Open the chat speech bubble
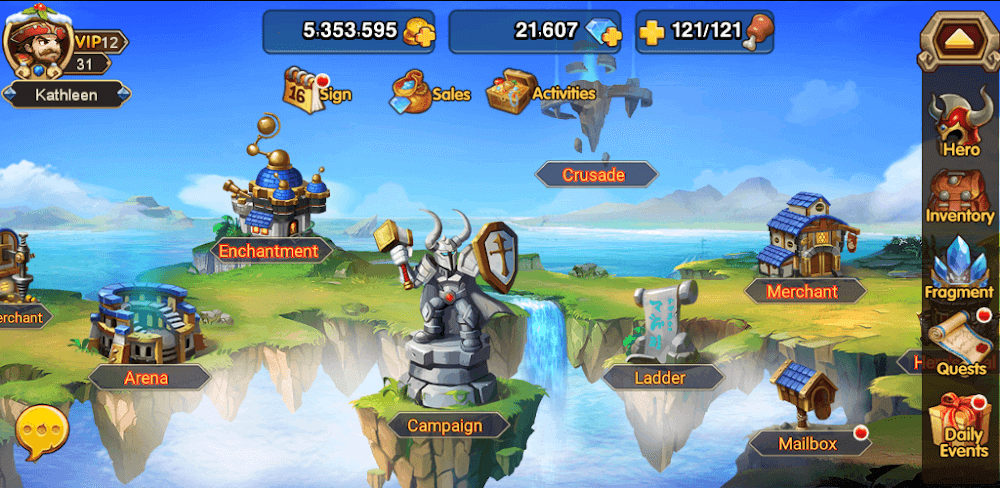 43,432
